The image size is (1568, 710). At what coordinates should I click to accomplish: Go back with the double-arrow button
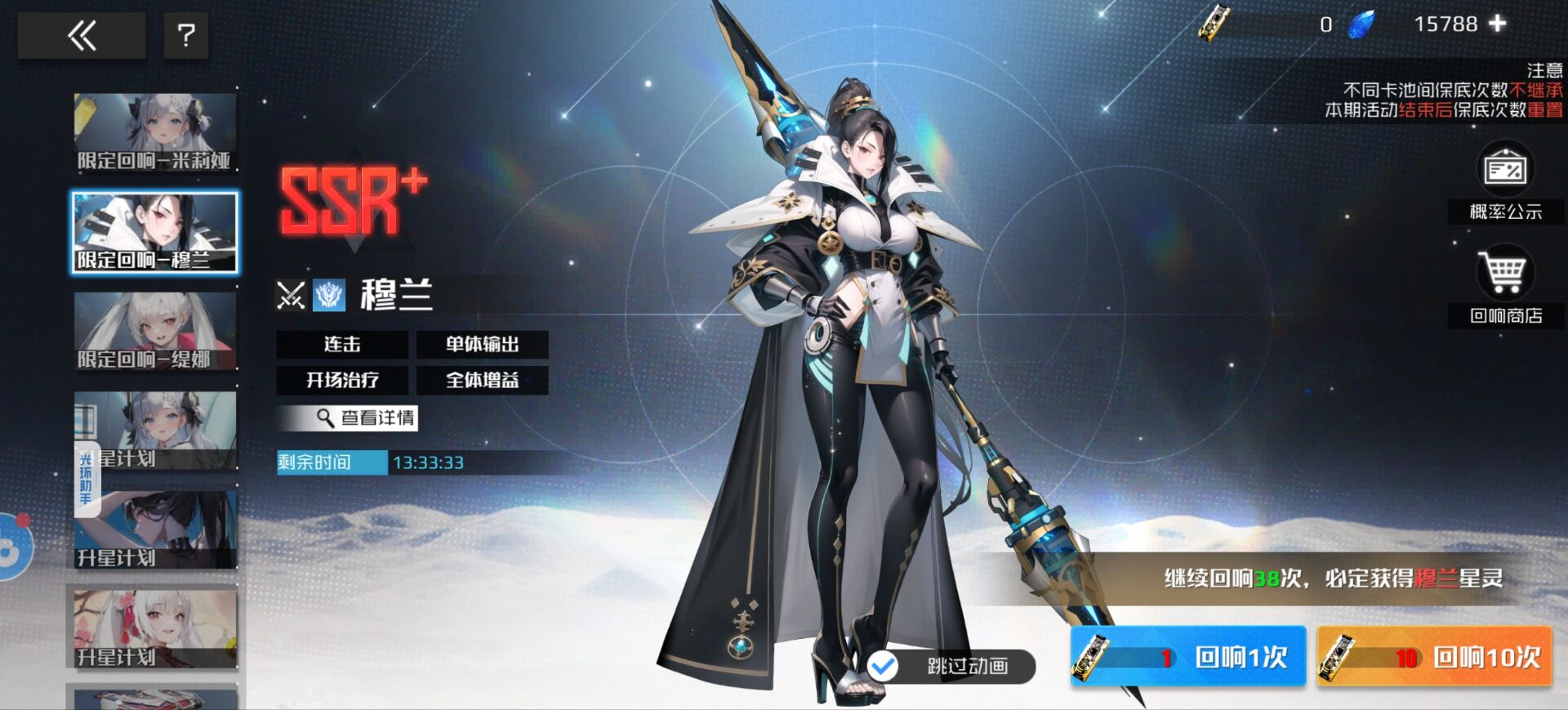tap(82, 36)
